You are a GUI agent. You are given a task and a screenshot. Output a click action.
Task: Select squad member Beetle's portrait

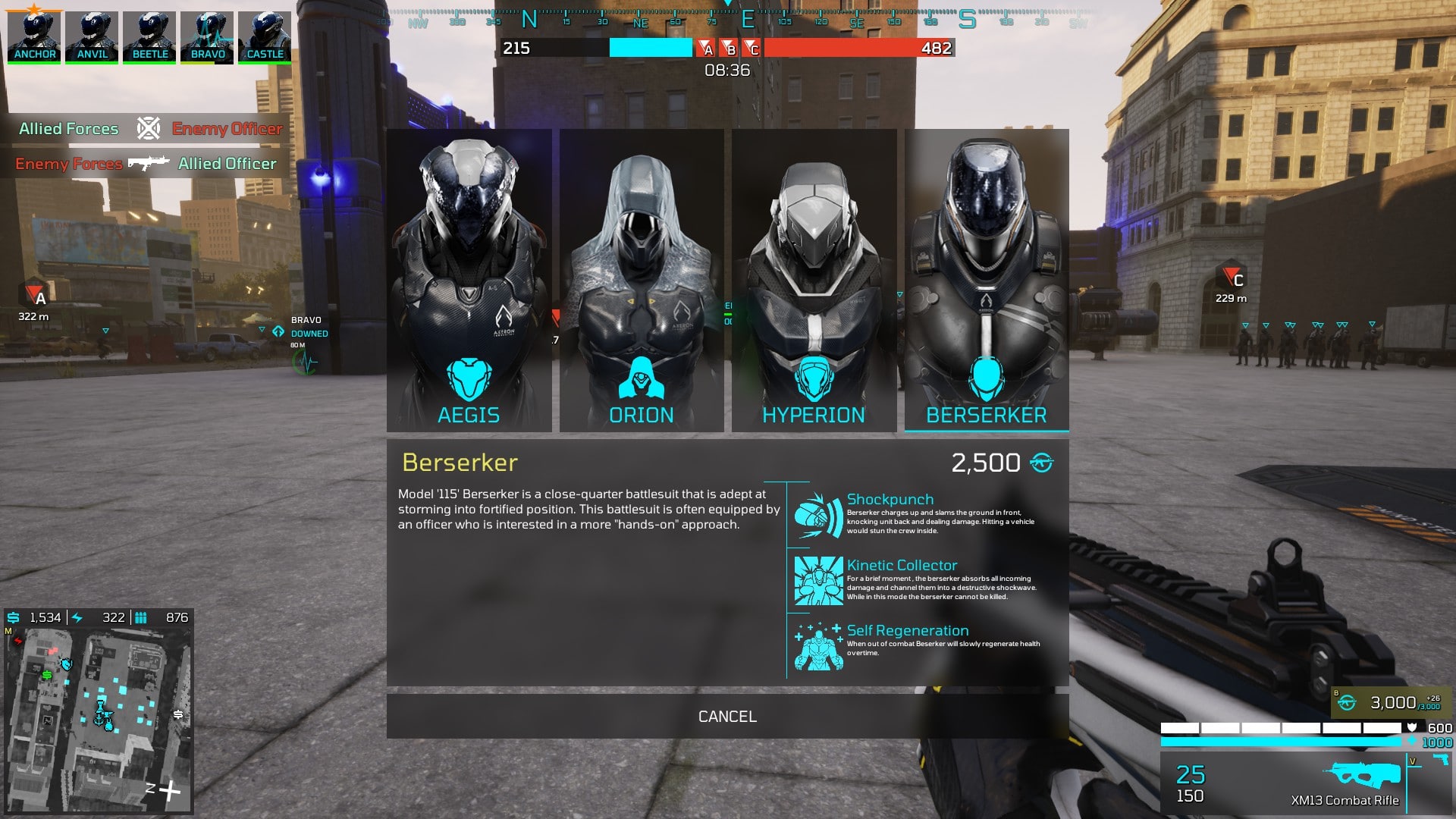tap(149, 36)
